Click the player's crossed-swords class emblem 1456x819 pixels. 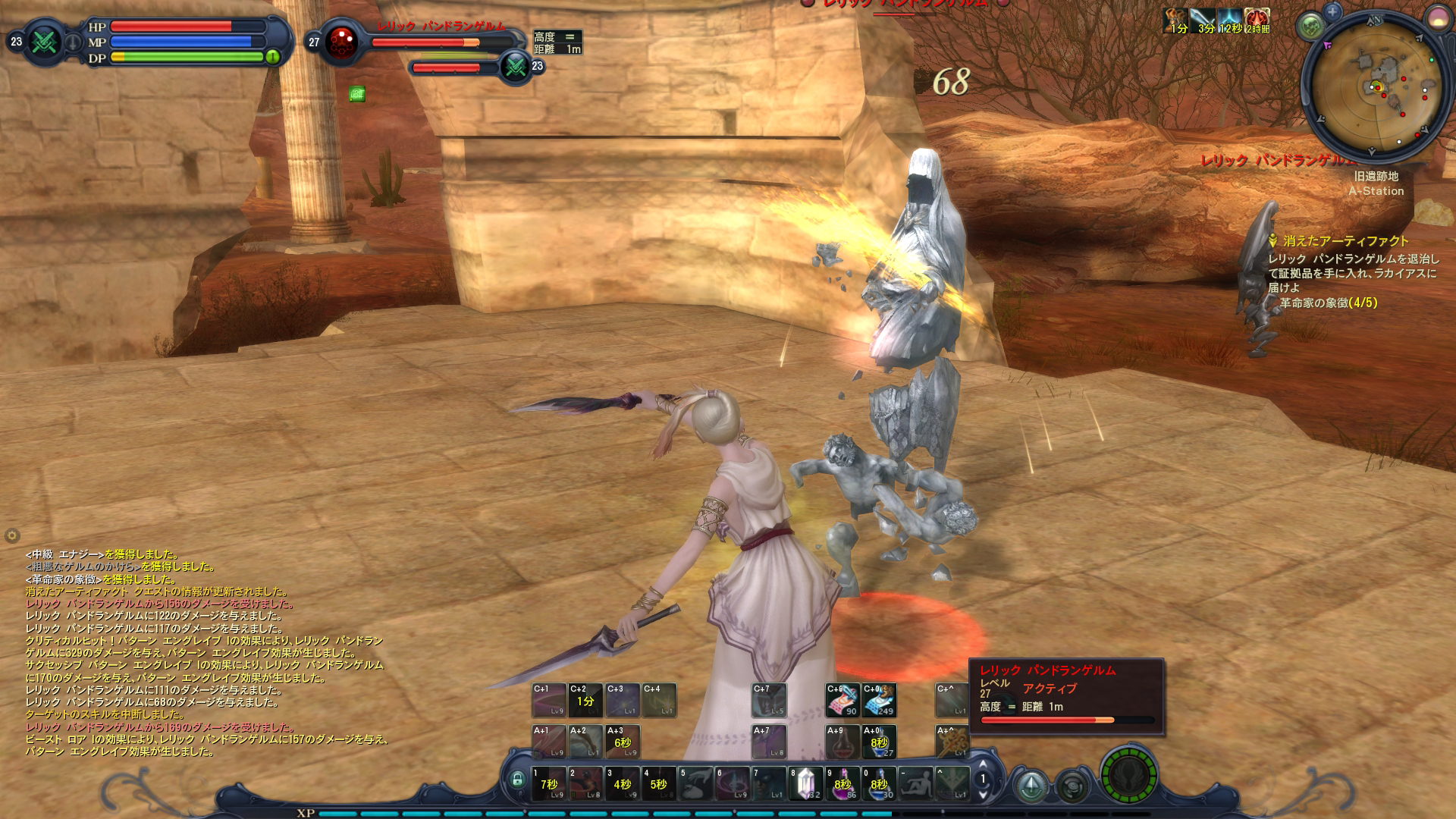(45, 42)
